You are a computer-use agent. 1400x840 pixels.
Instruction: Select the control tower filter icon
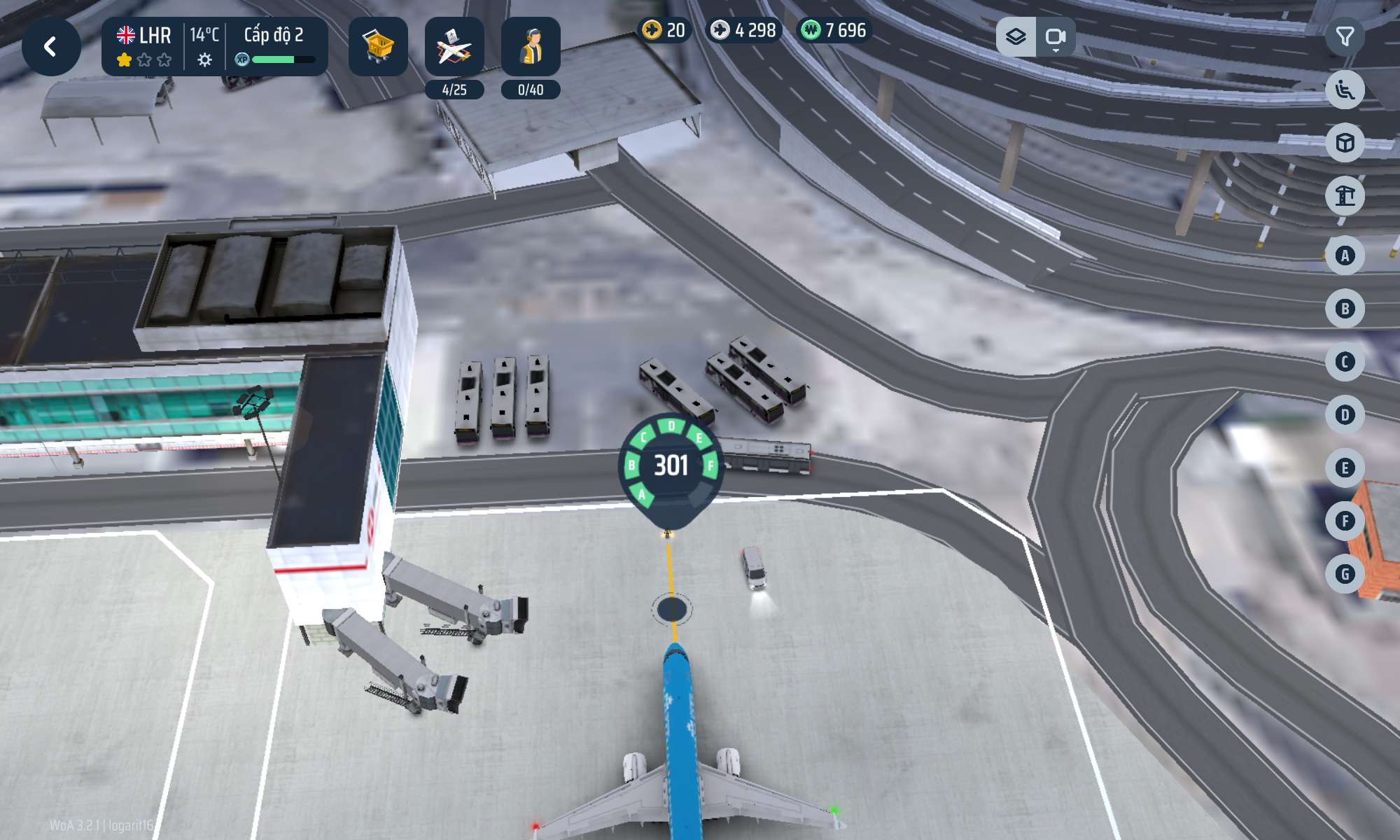point(1345,196)
